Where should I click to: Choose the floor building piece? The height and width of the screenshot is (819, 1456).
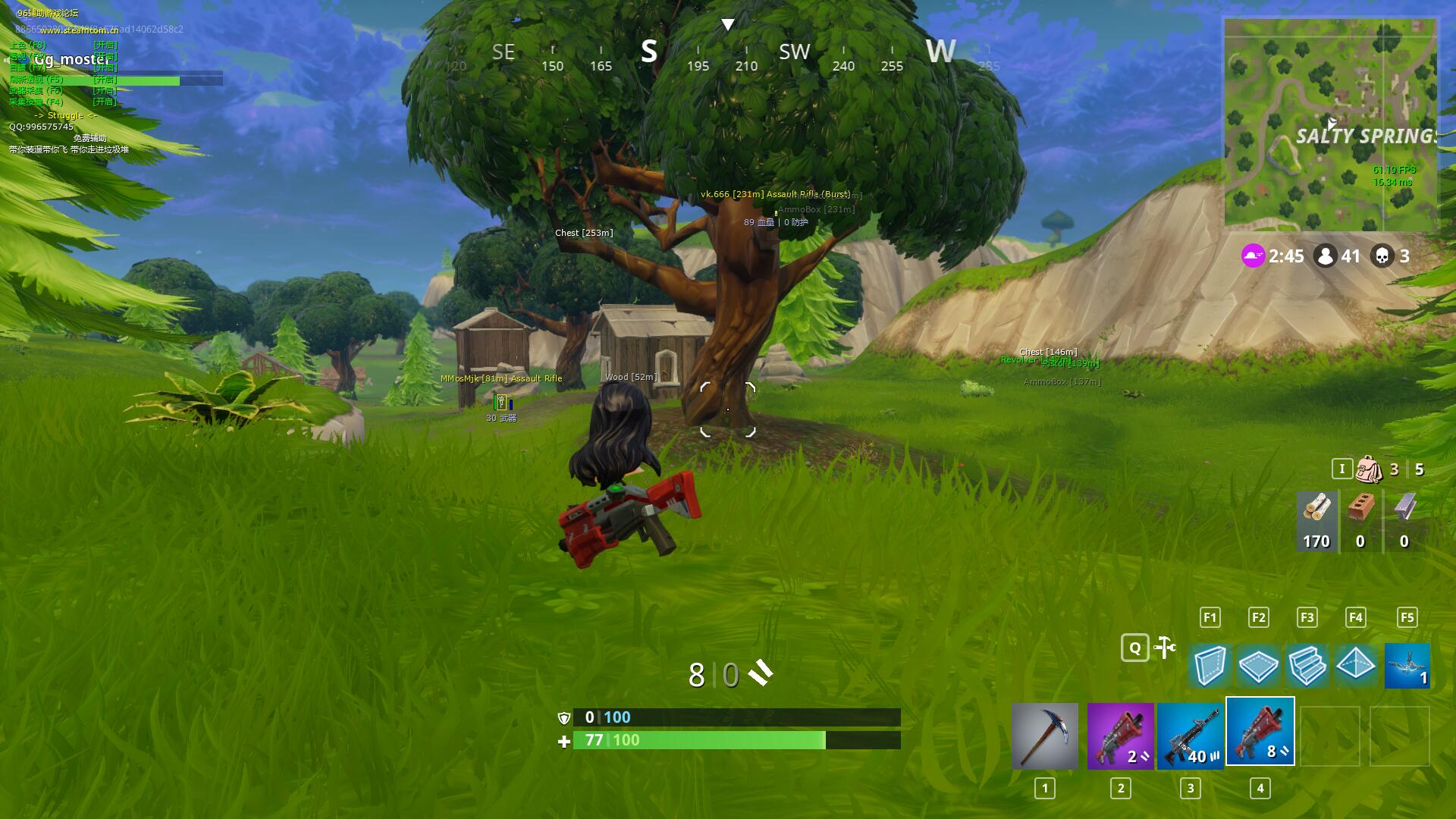[1258, 666]
